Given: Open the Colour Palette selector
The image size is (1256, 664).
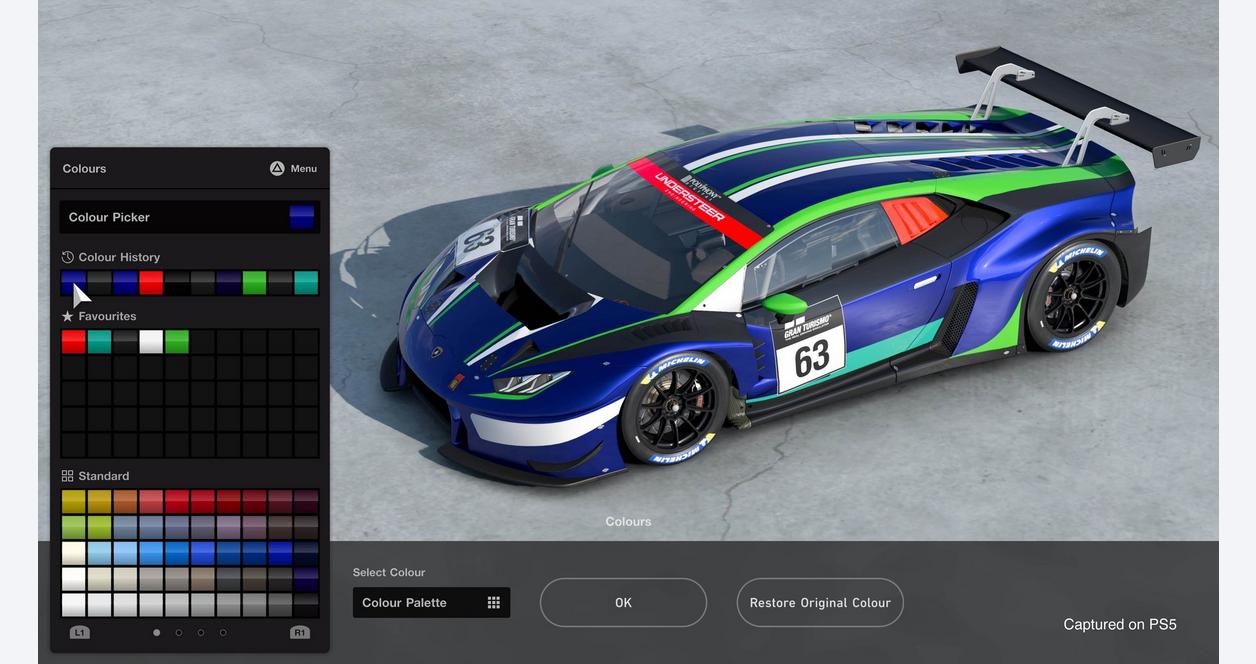Looking at the screenshot, I should [431, 603].
